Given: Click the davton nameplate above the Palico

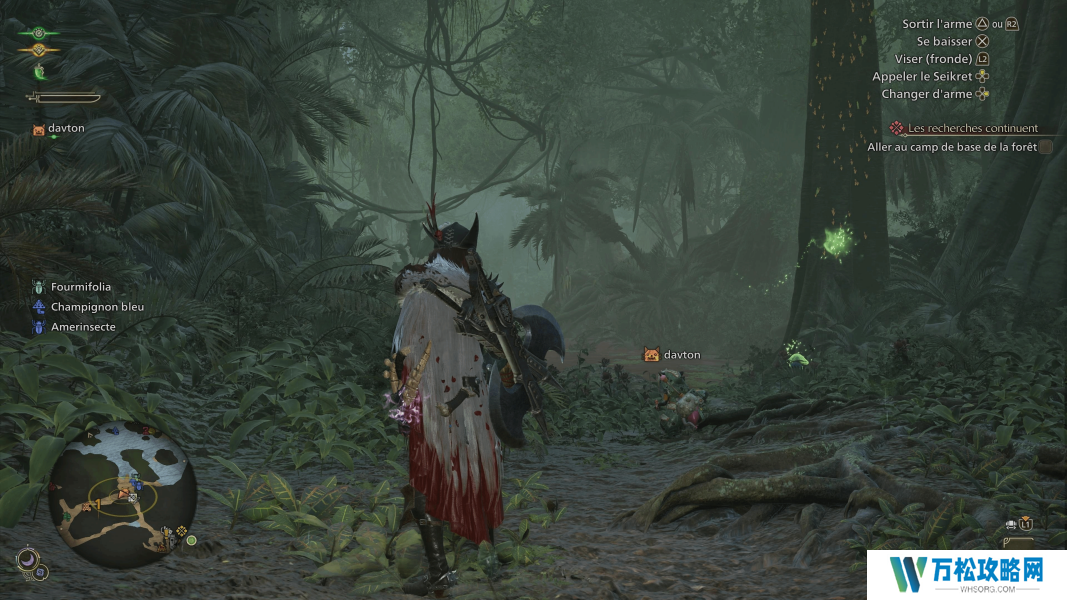Looking at the screenshot, I should point(680,355).
